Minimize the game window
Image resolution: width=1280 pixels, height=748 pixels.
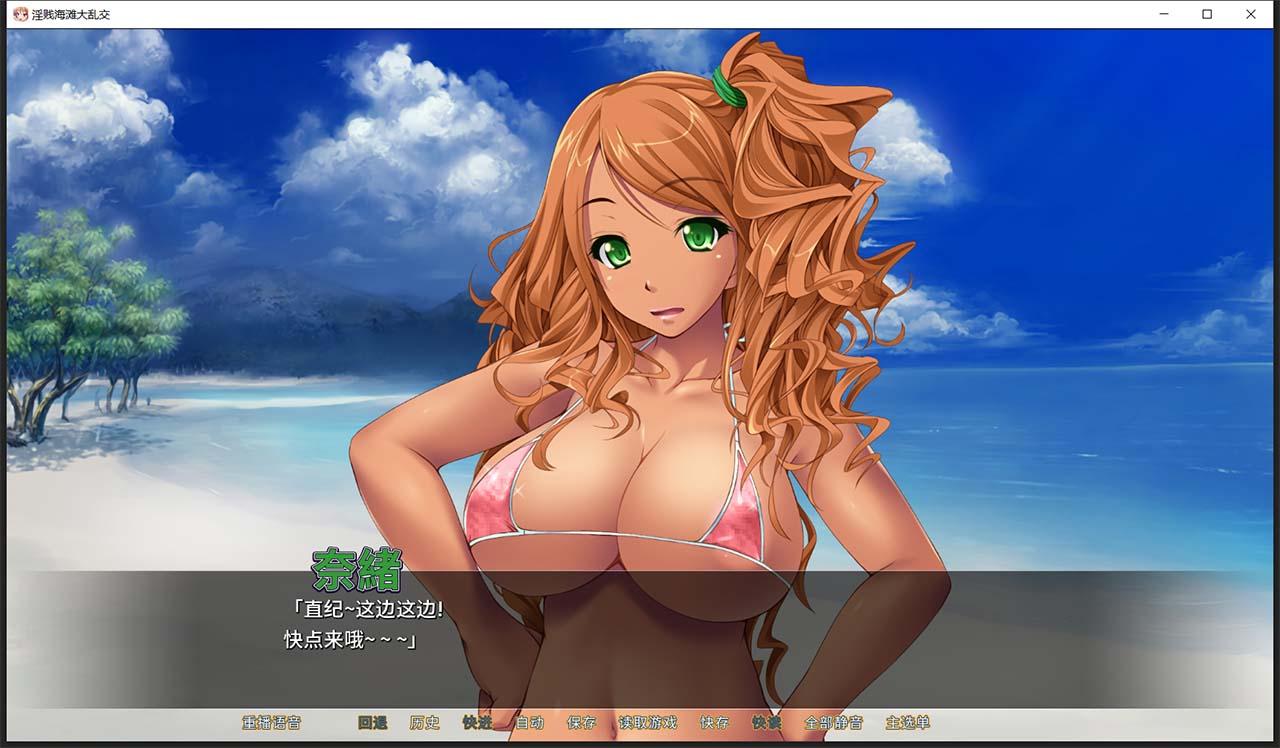(1163, 14)
